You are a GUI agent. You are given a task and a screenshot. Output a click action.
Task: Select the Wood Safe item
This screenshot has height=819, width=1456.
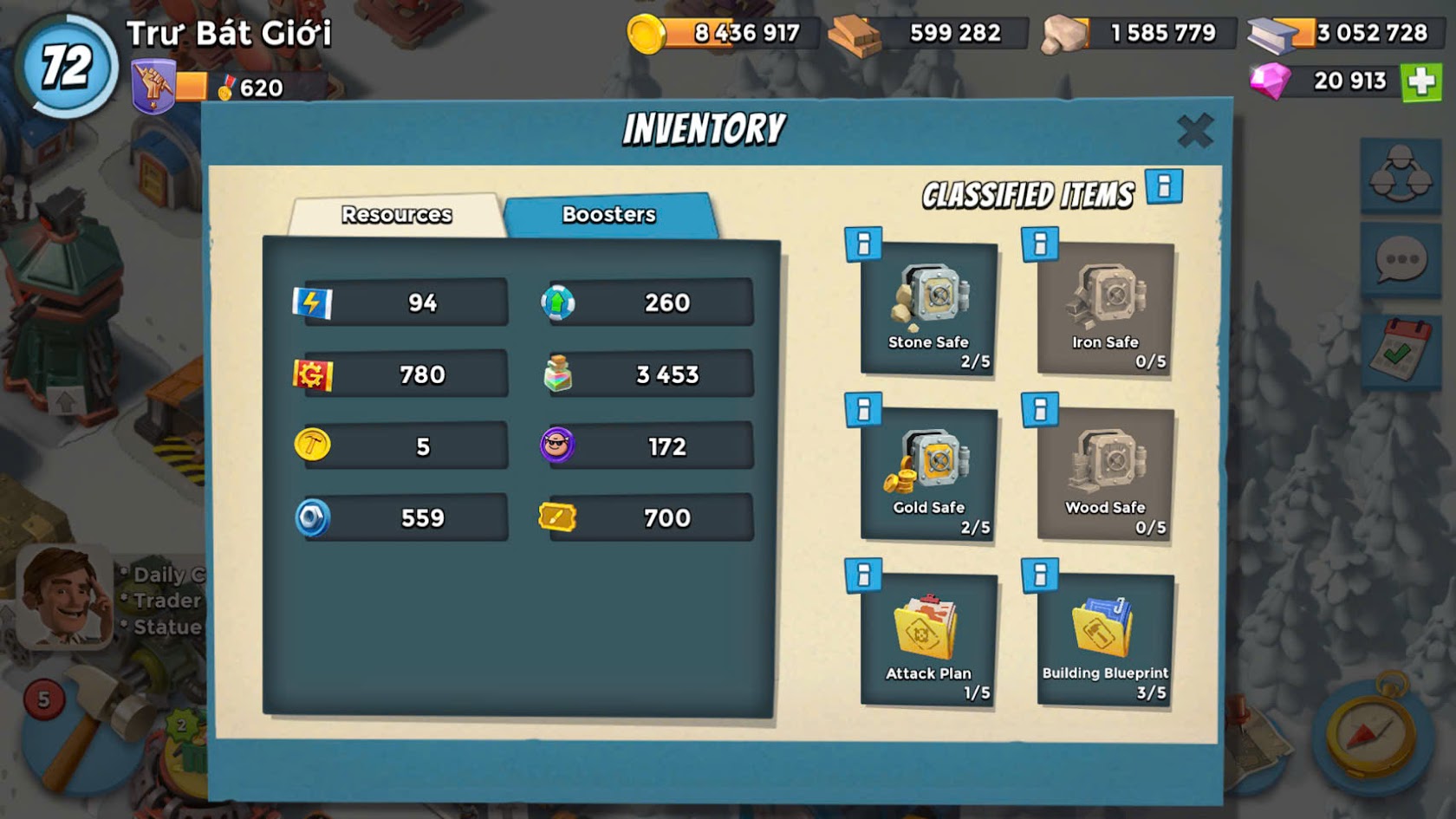(1105, 474)
